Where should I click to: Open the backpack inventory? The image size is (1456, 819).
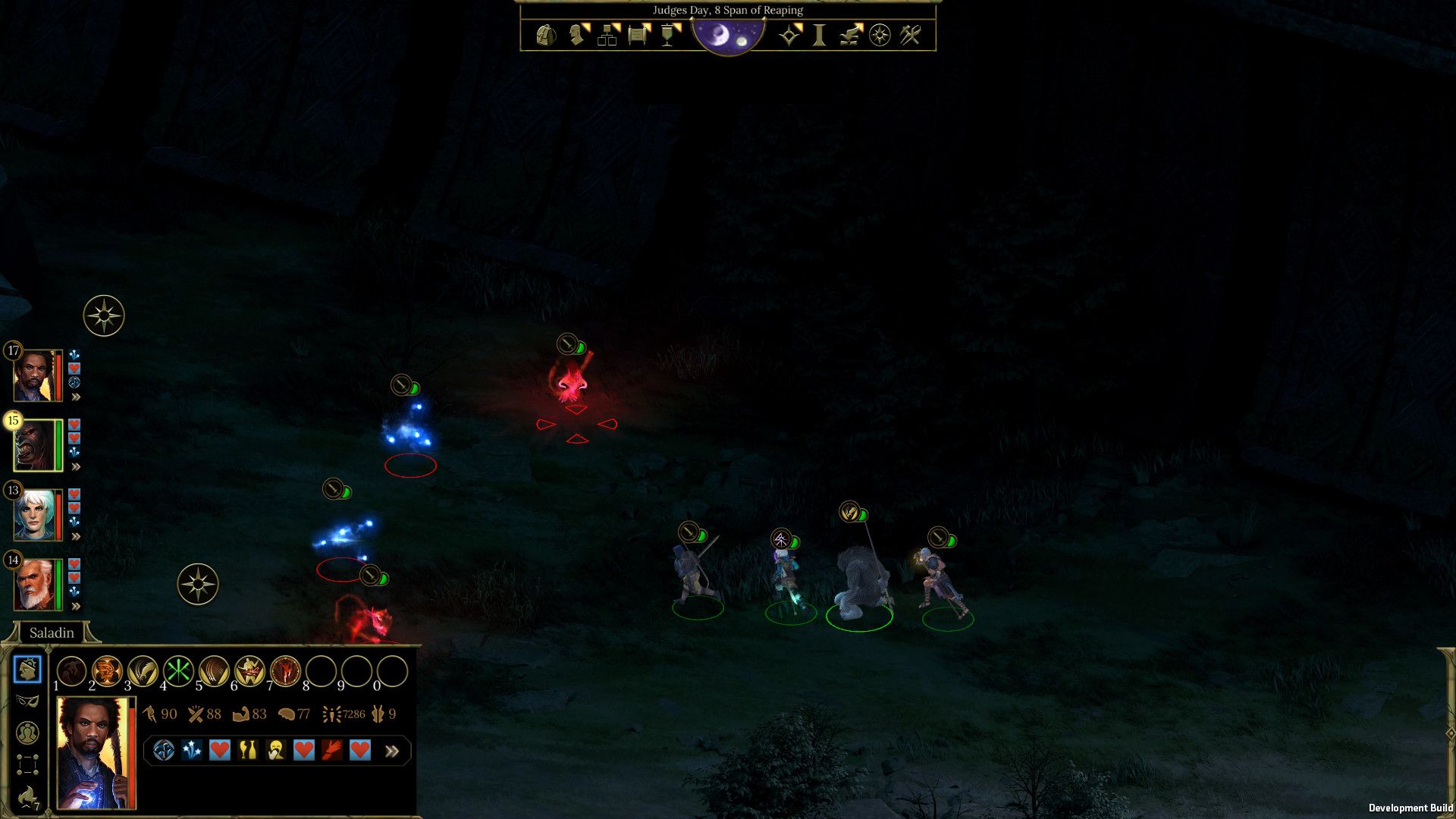(545, 35)
